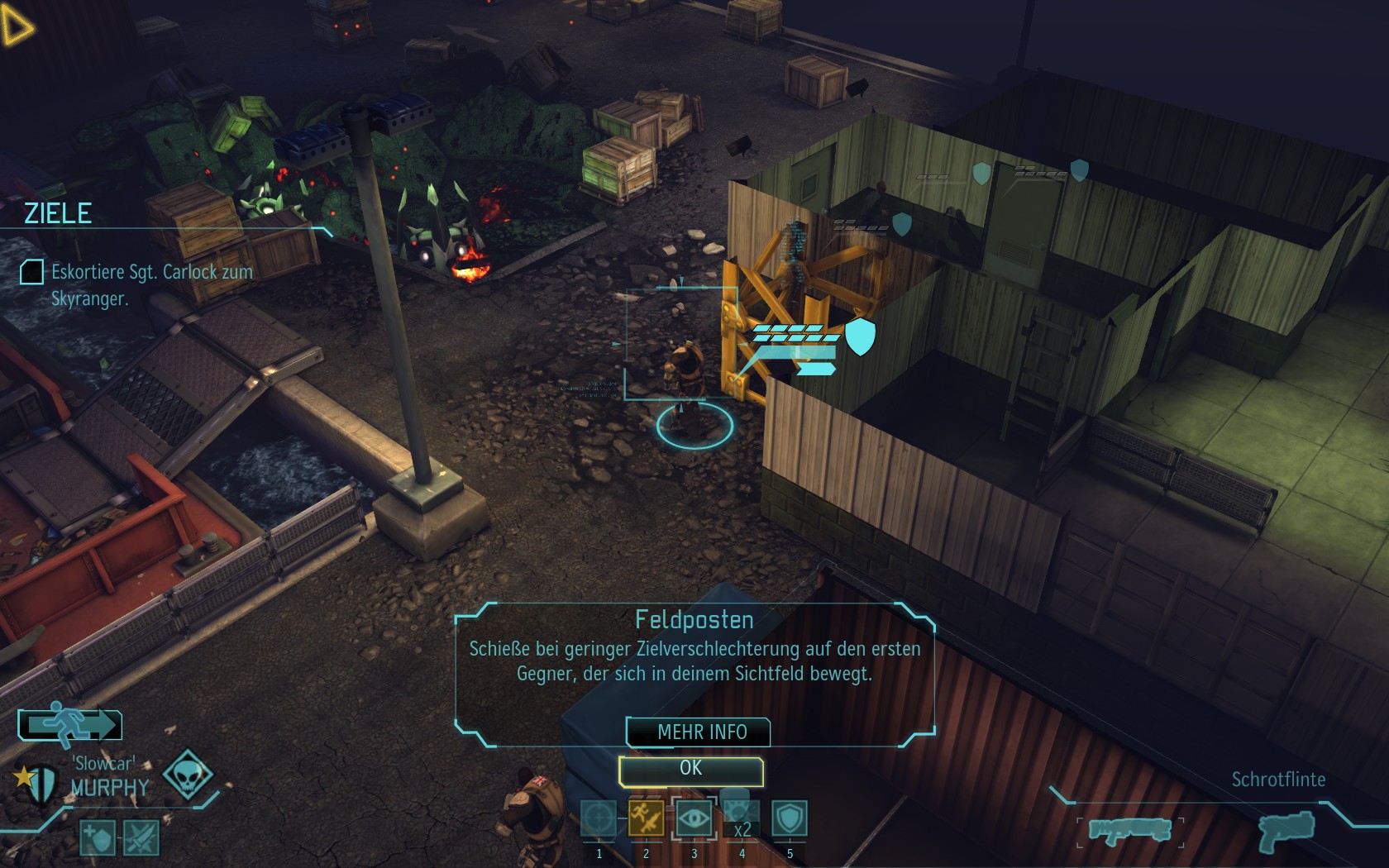Confirm the Feldposten ability with OK
The width and height of the screenshot is (1389, 868).
pyautogui.click(x=690, y=769)
